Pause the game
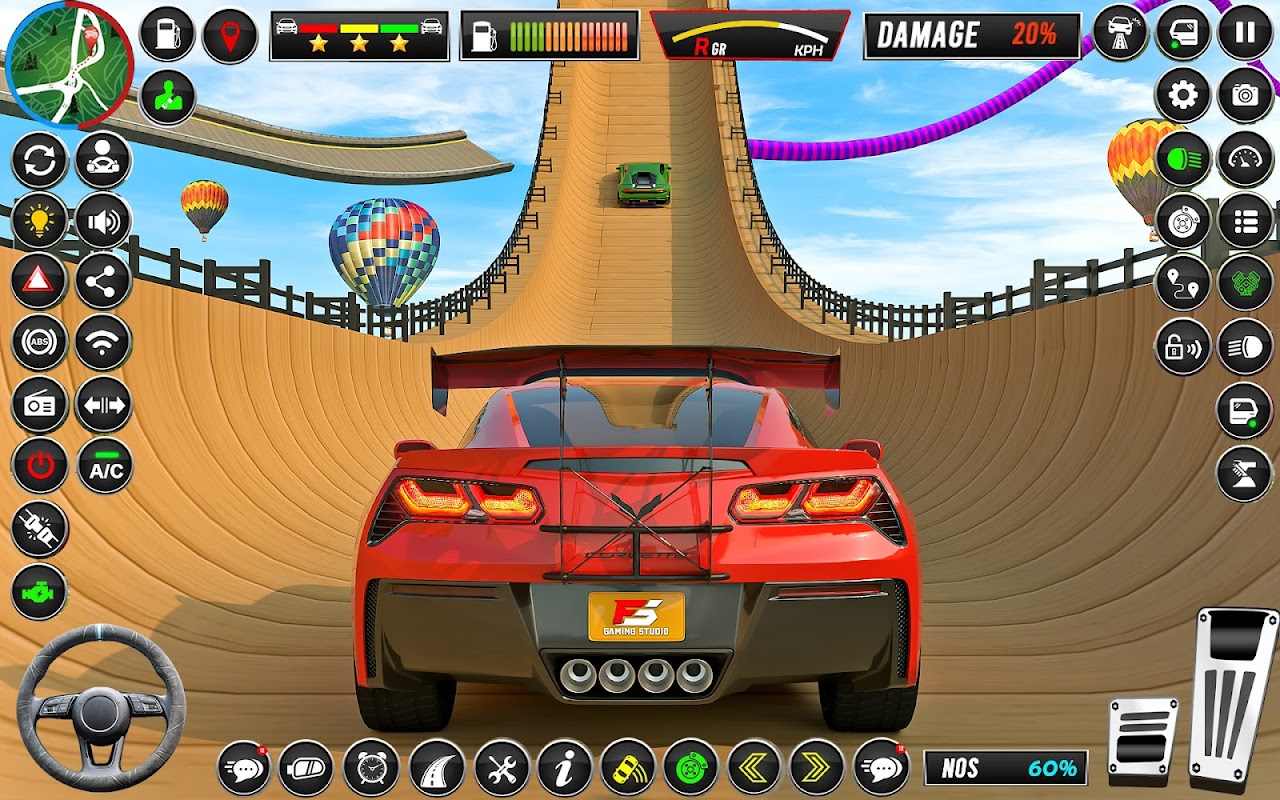This screenshot has height=800, width=1280. (1245, 33)
